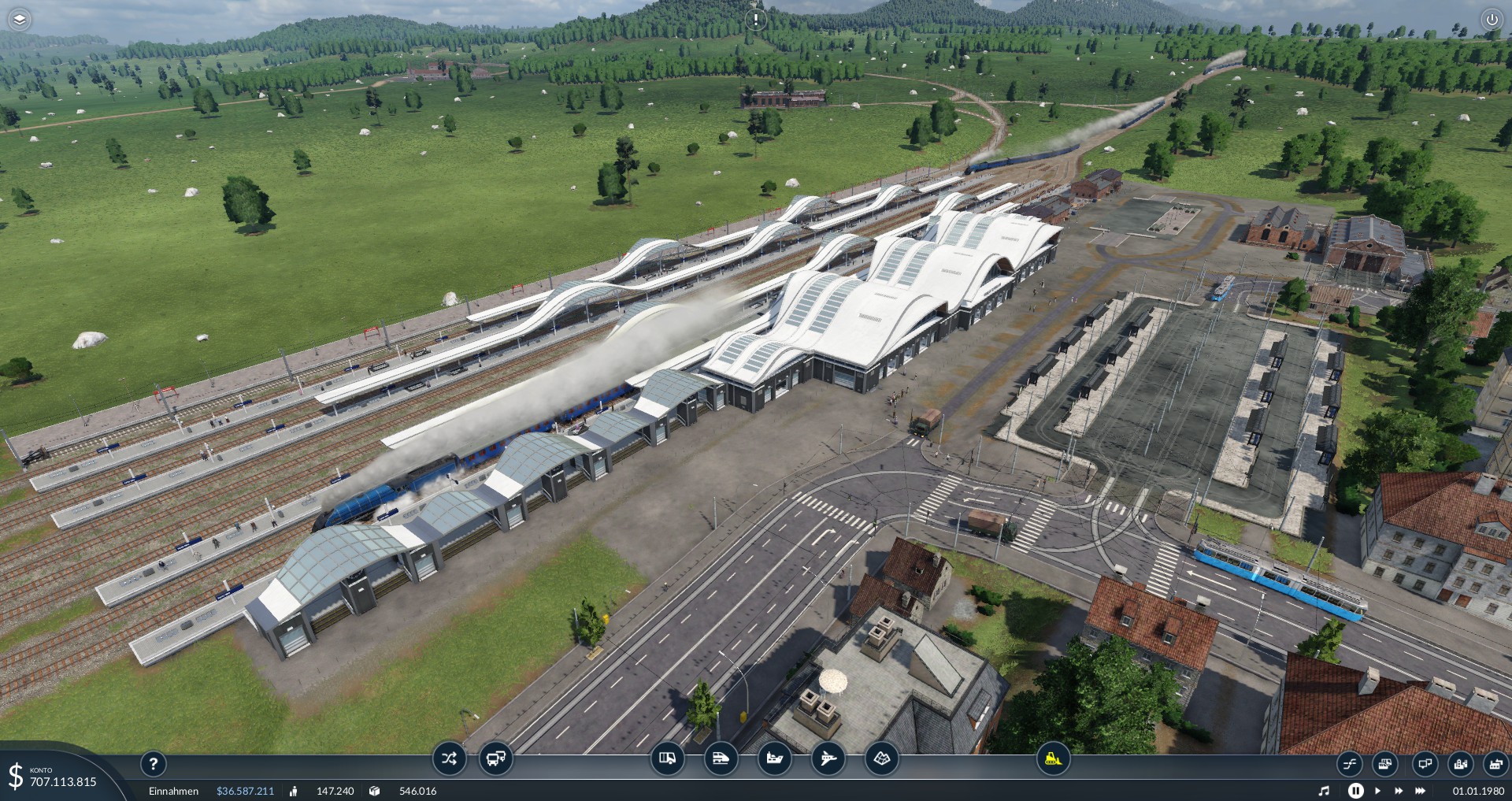This screenshot has height=801, width=1512.
Task: Toggle the speech bubbles label icon
Action: (x=1424, y=763)
